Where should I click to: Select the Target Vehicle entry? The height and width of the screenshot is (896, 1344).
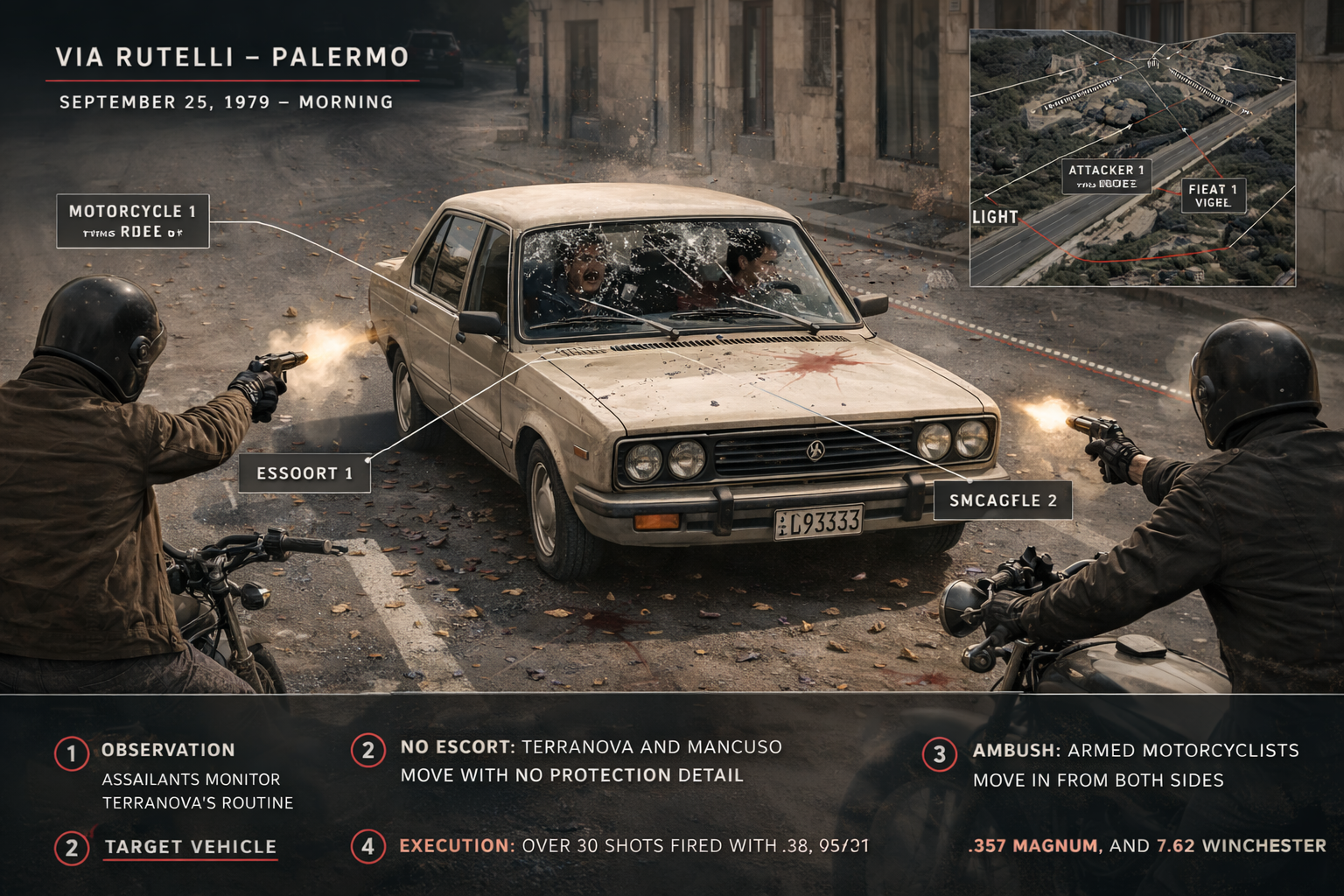pos(191,847)
